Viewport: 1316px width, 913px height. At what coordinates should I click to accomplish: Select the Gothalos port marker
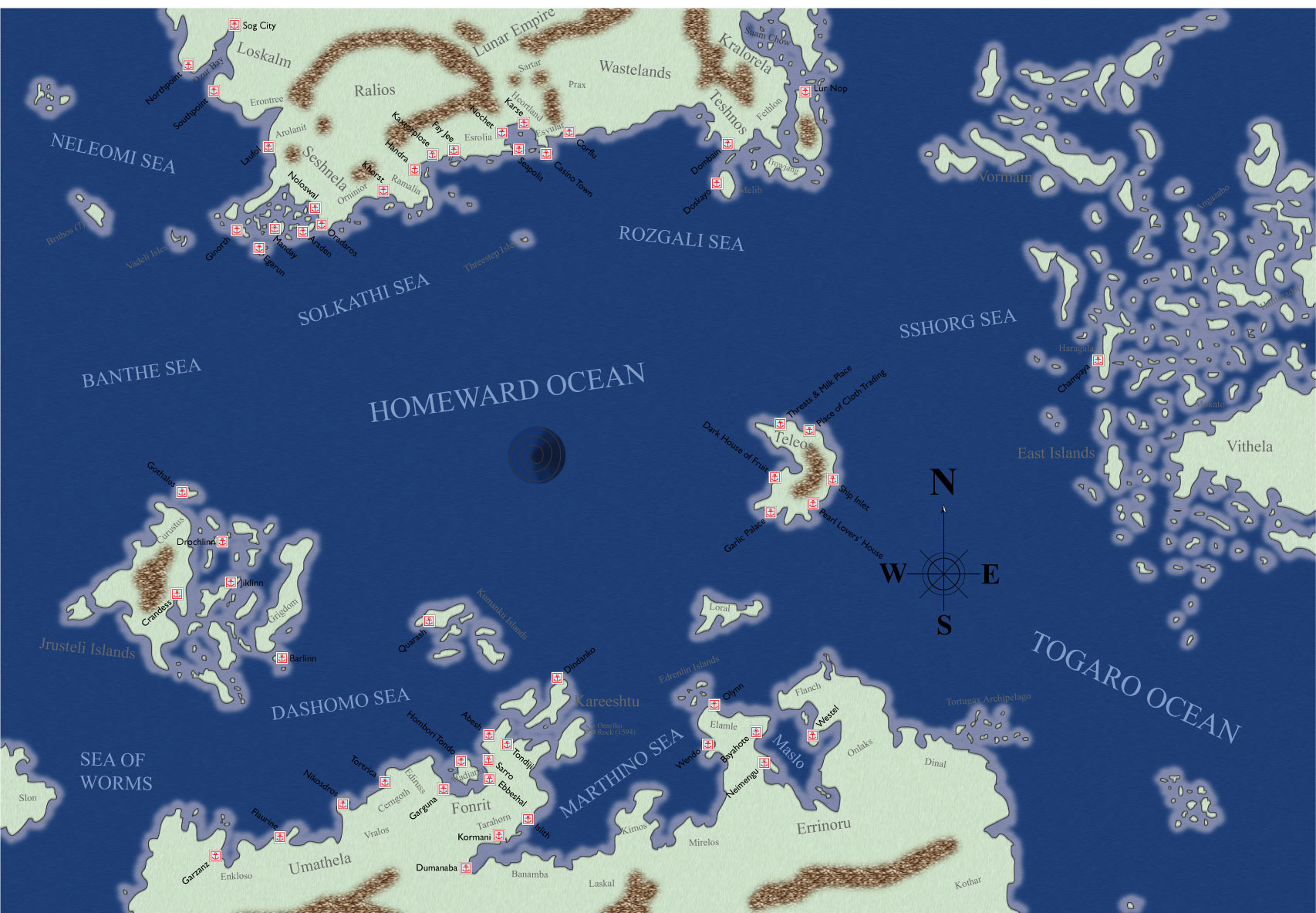point(182,492)
